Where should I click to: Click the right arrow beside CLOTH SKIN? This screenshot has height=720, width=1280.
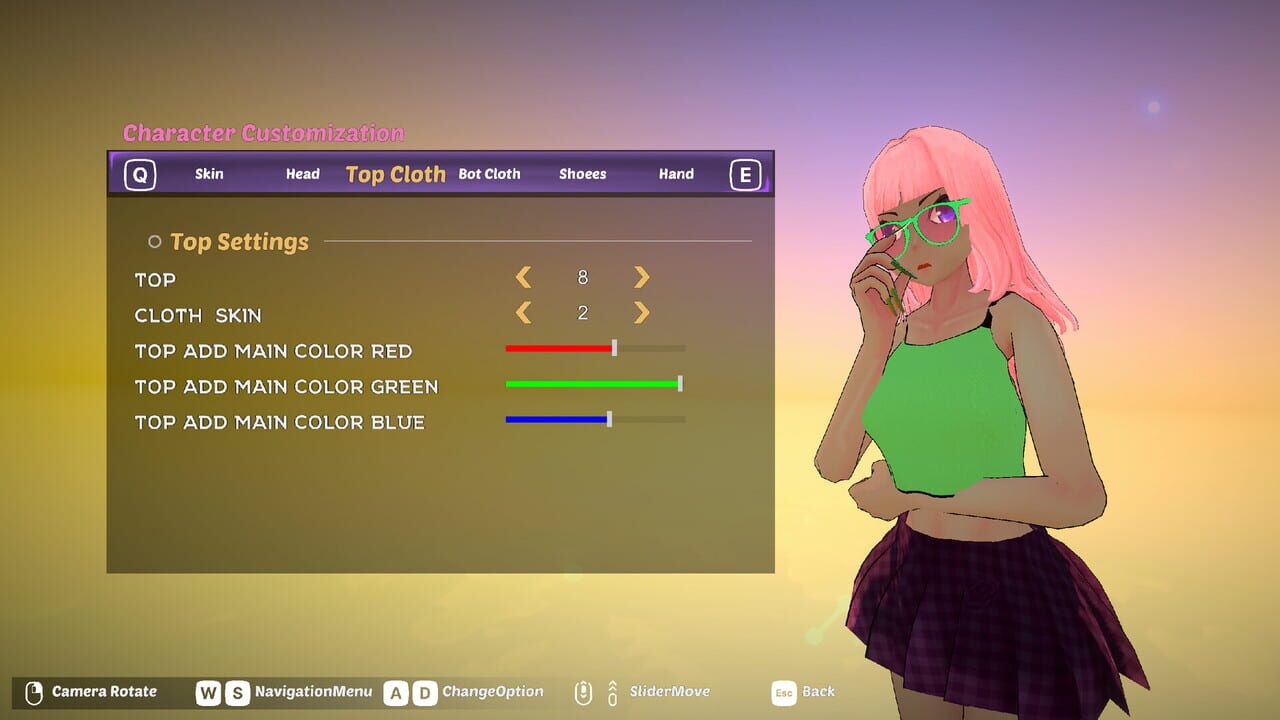pos(641,313)
